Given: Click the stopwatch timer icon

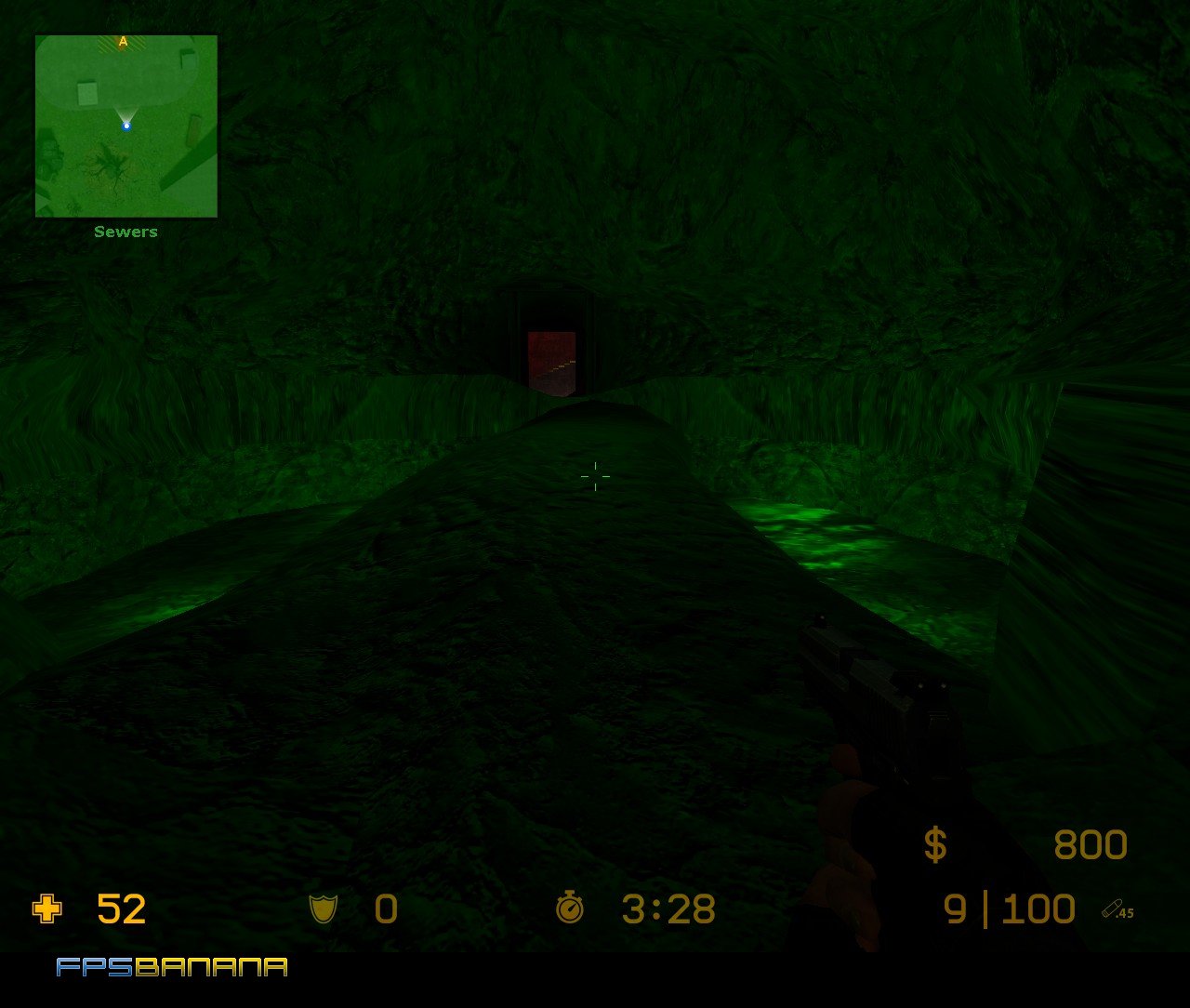Looking at the screenshot, I should point(571,909).
